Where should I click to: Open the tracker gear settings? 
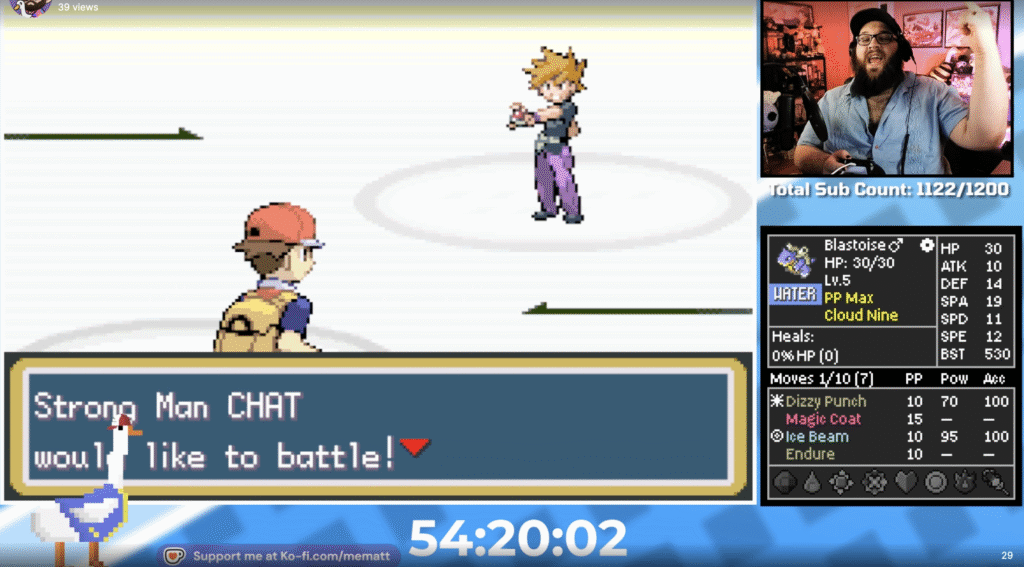[927, 244]
